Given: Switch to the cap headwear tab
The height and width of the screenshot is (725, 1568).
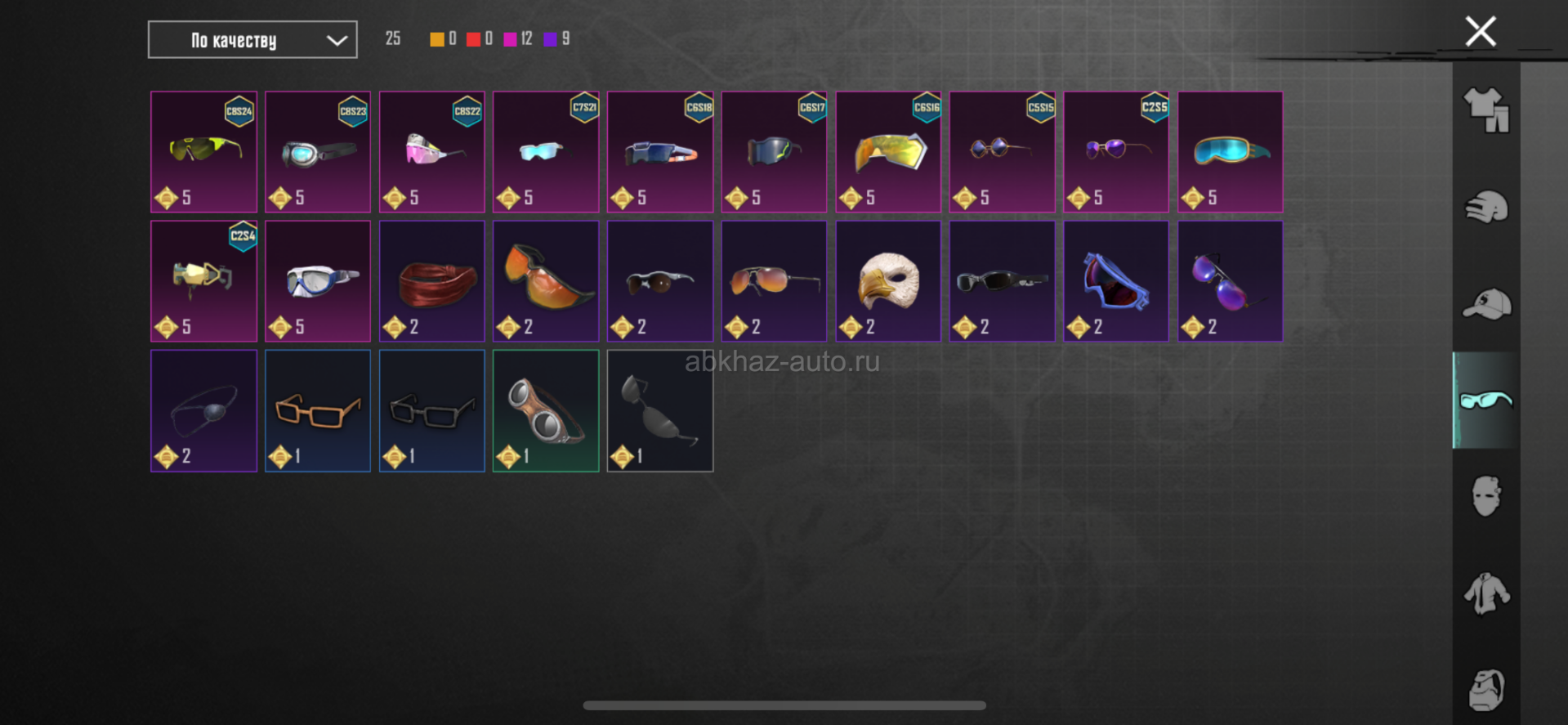Looking at the screenshot, I should pyautogui.click(x=1485, y=304).
